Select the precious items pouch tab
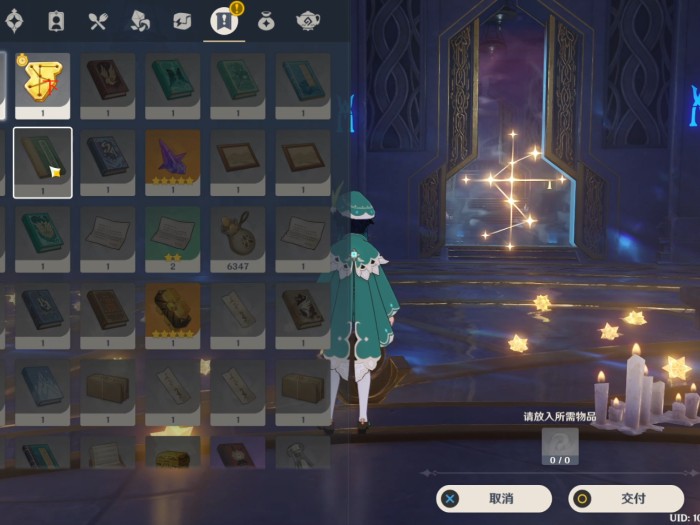 266,20
